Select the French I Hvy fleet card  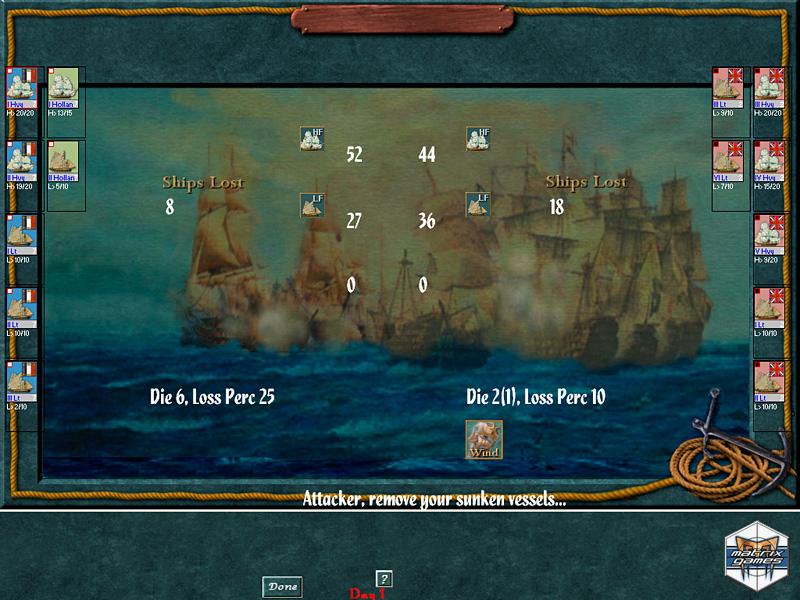[22, 92]
